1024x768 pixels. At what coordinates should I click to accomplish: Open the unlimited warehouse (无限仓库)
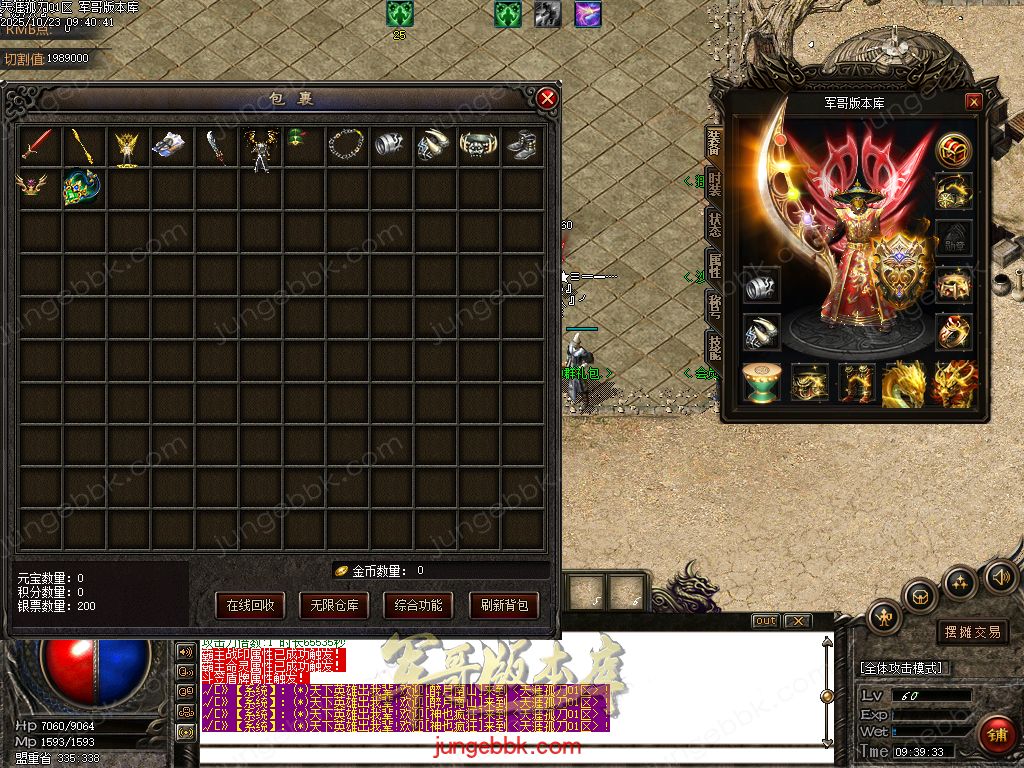coord(334,605)
